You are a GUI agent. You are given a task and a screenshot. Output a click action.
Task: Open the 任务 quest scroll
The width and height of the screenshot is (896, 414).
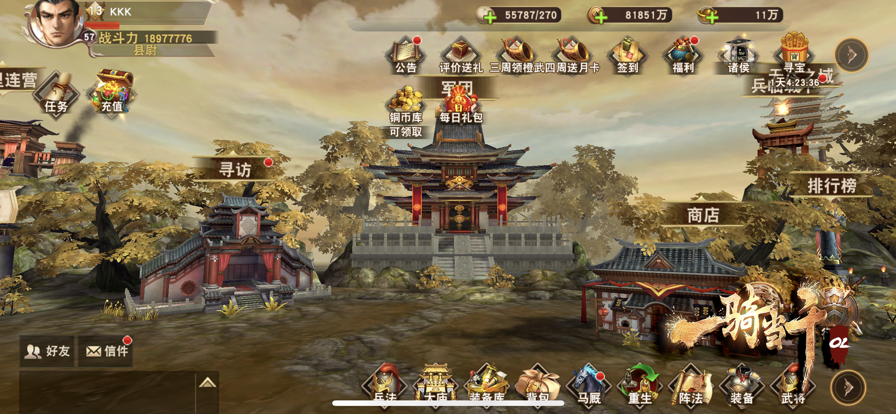pos(56,90)
